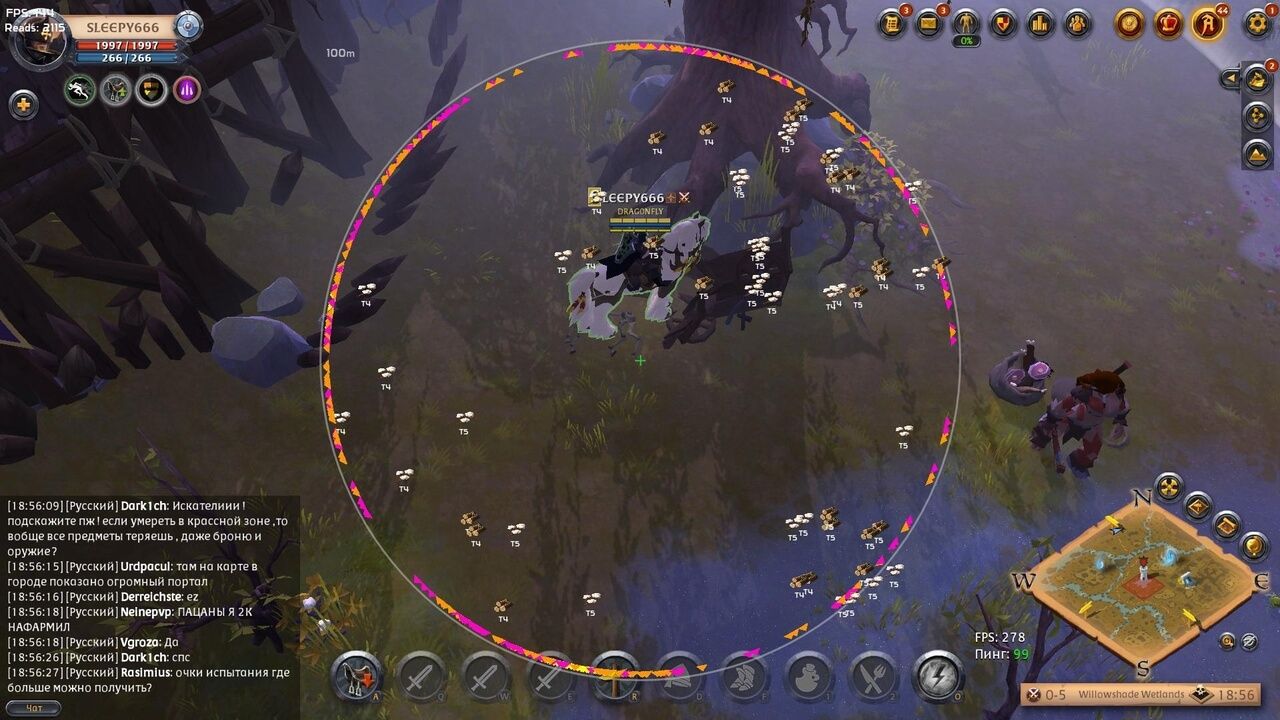1280x720 pixels.
Task: Use the potion hotbar slot
Action: coord(809,677)
